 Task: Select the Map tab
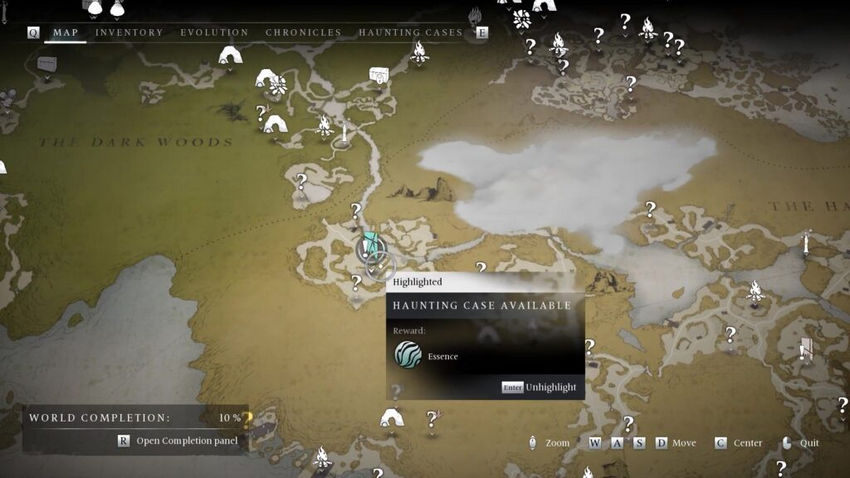point(65,33)
